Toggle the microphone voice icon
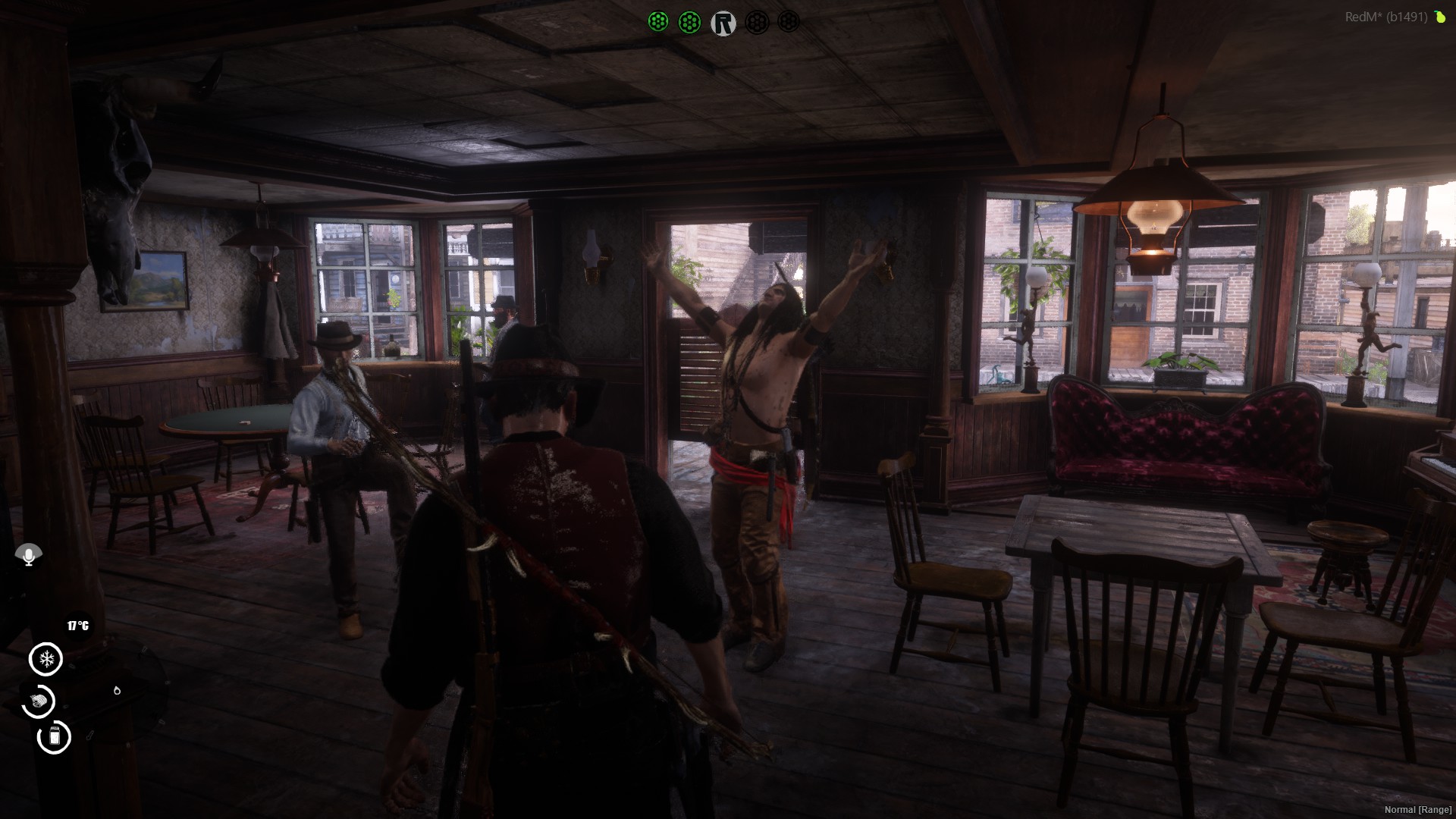Image resolution: width=1456 pixels, height=819 pixels. (29, 556)
